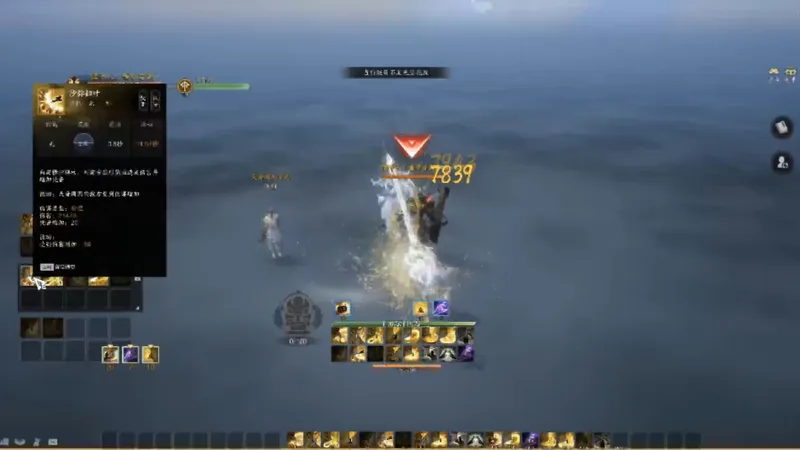Select the purple icon between two gold icons

[130, 353]
